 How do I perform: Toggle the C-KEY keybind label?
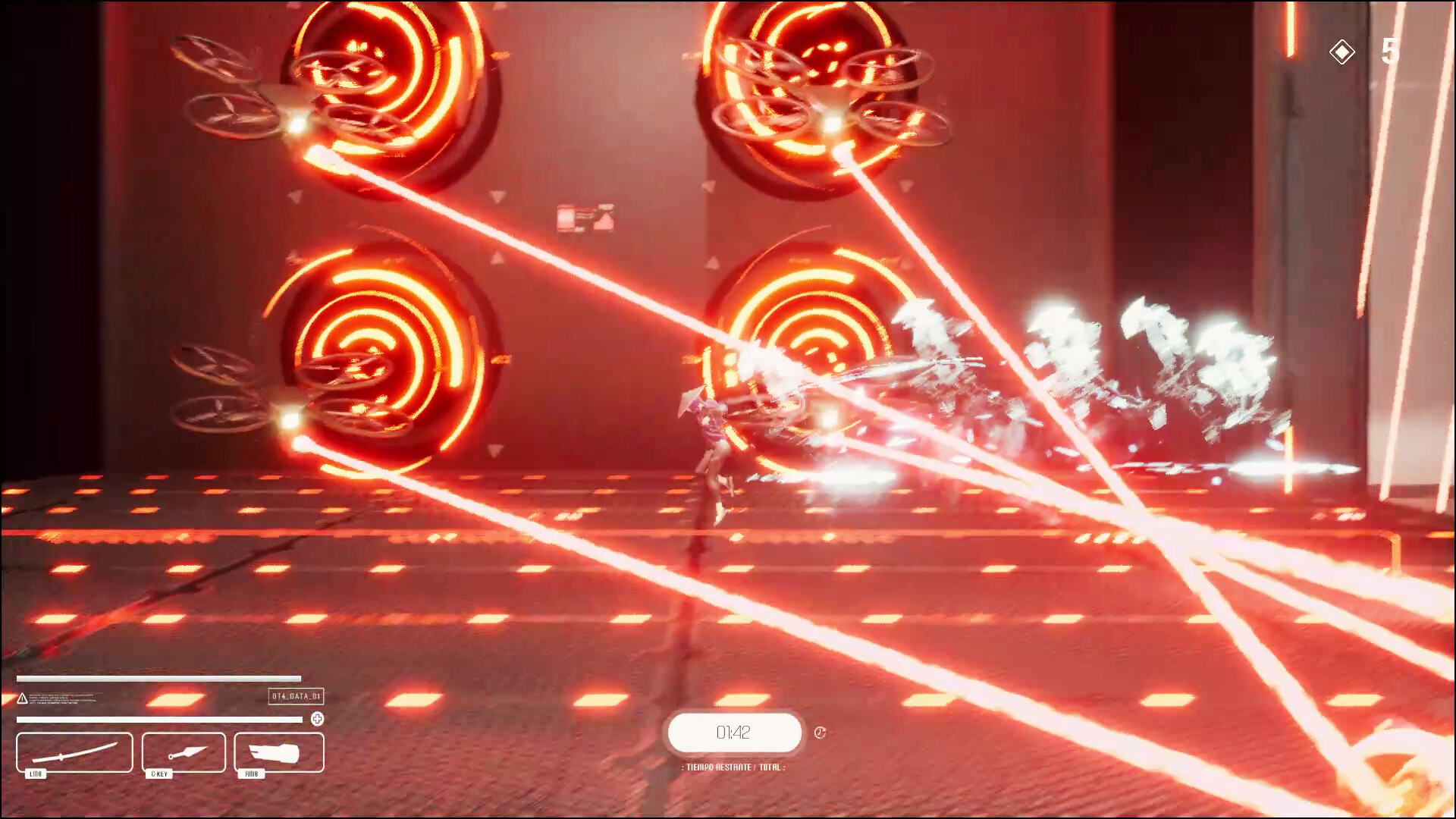(158, 774)
